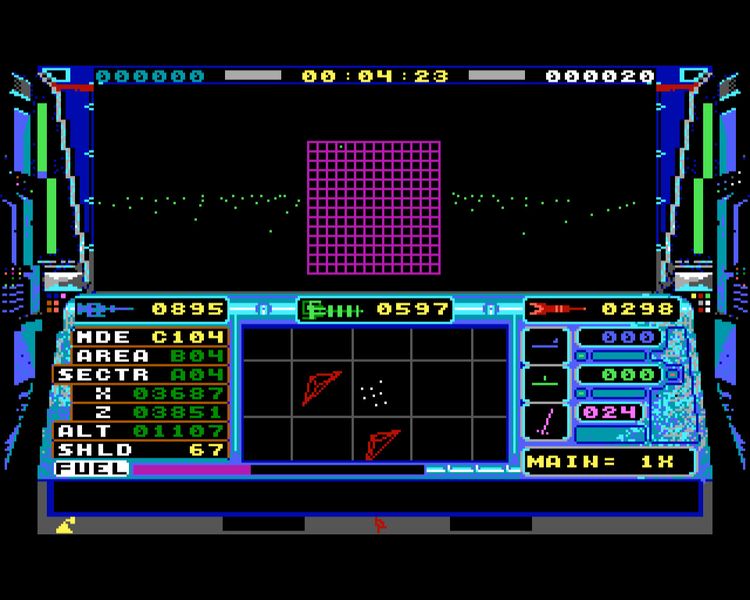750x600 pixels.
Task: Click the yellow ship icon on bottom strip
Action: point(64,523)
